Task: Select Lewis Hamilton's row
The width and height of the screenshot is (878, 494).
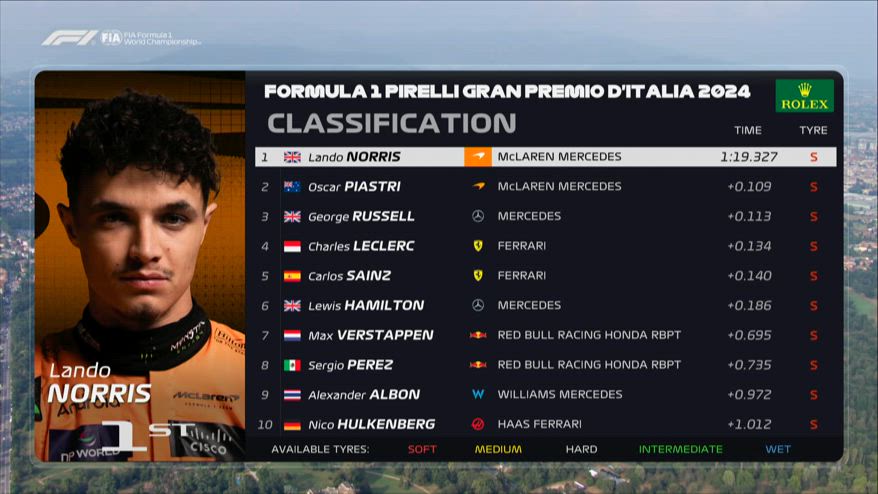Action: [x=545, y=305]
